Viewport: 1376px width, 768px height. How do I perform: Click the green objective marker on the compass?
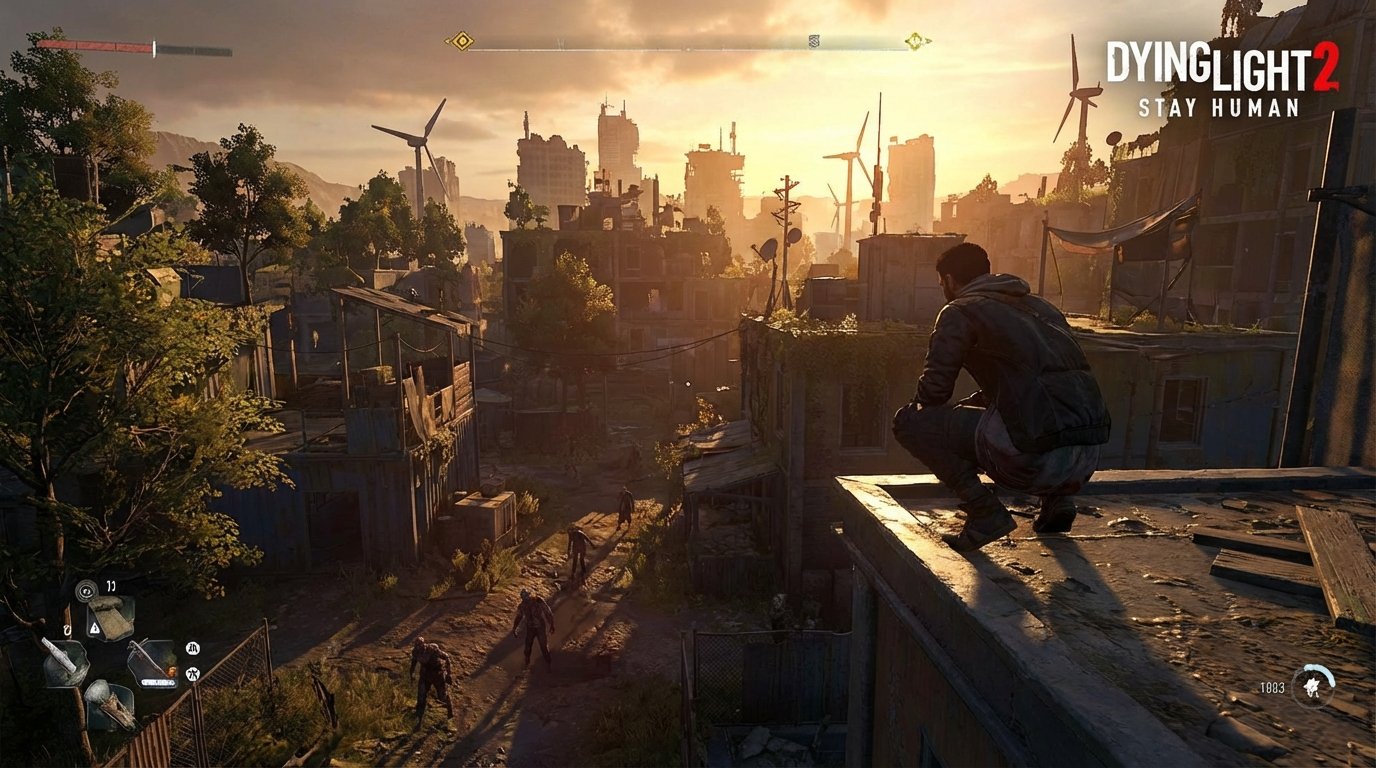coord(915,41)
